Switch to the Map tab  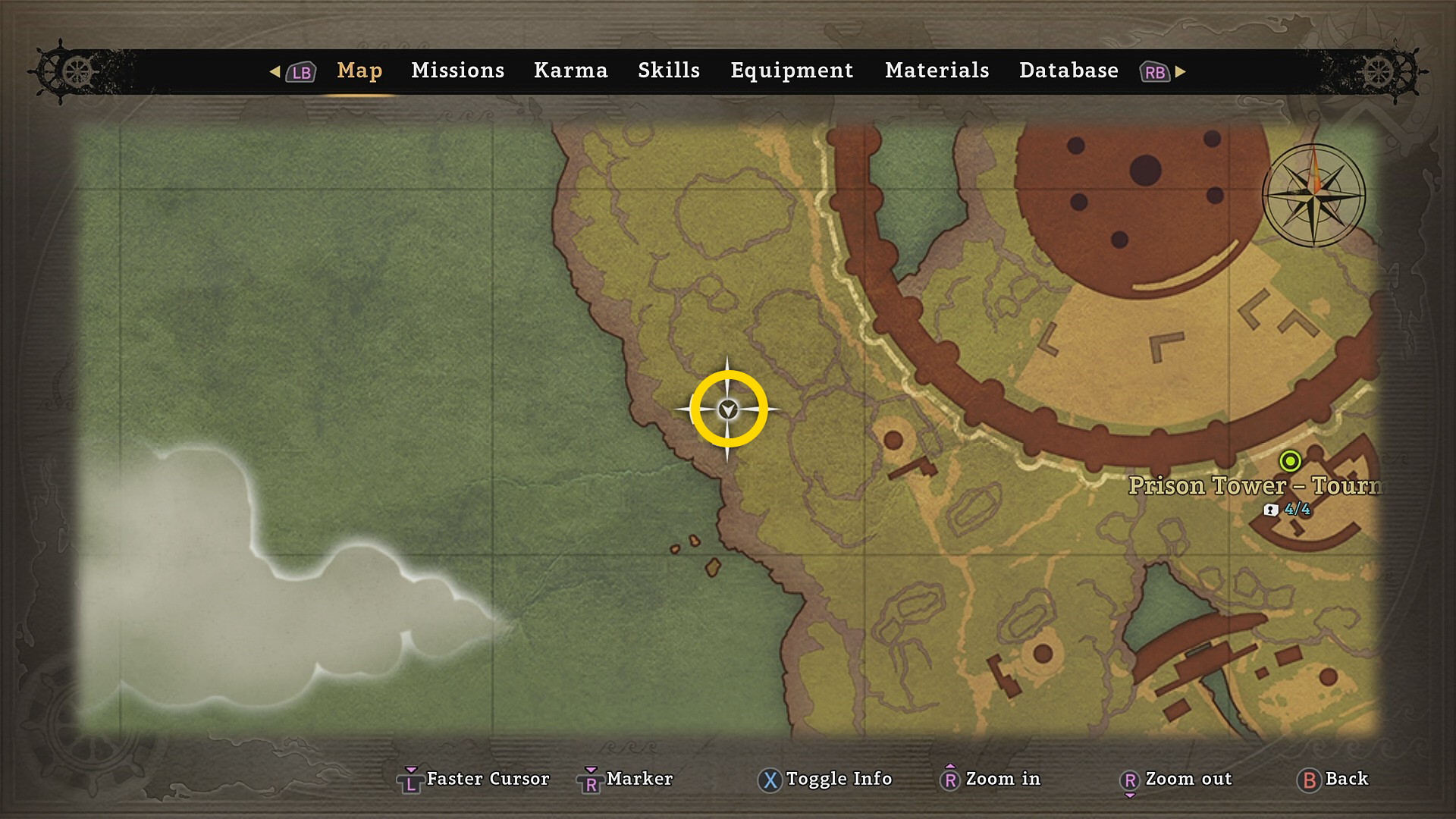(359, 71)
